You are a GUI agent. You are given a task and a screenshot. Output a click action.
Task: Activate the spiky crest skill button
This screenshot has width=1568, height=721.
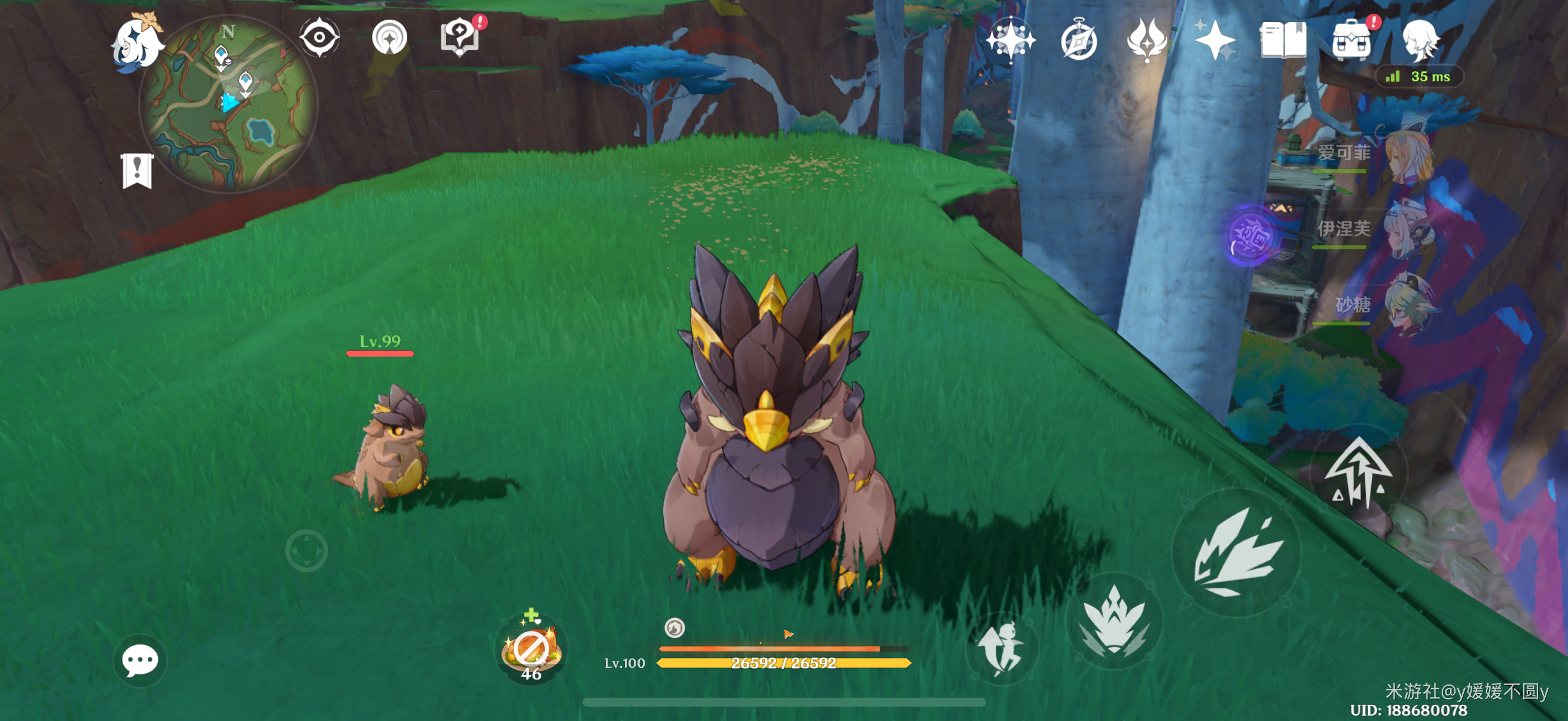point(1114,621)
